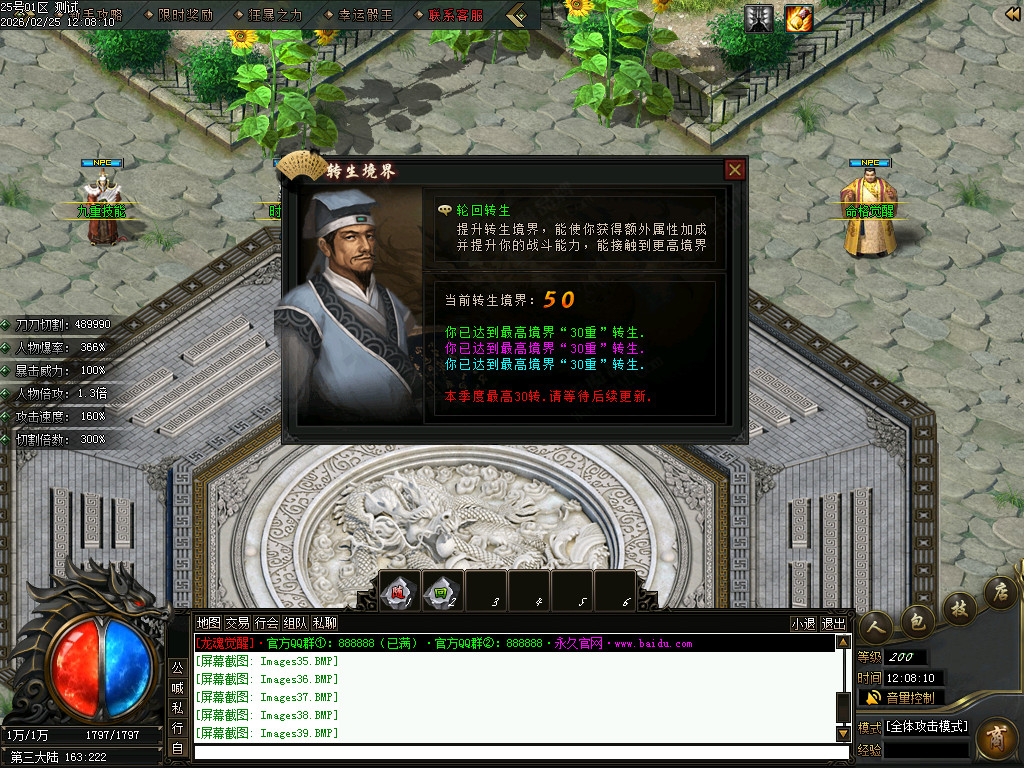This screenshot has width=1024, height=768.
Task: Select the 组队 team tab
Action: [295, 622]
